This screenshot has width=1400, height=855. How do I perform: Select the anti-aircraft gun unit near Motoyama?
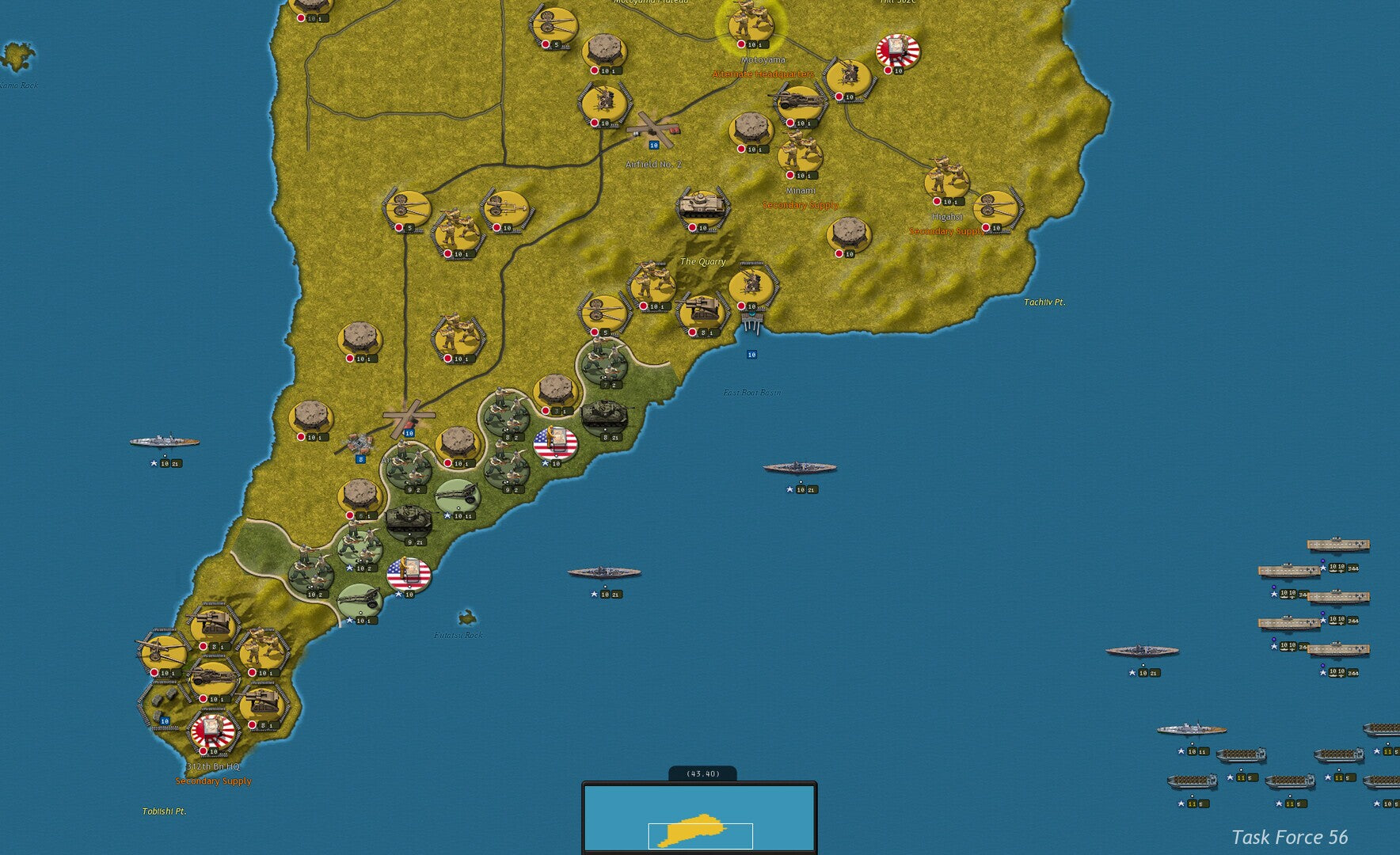click(x=851, y=75)
